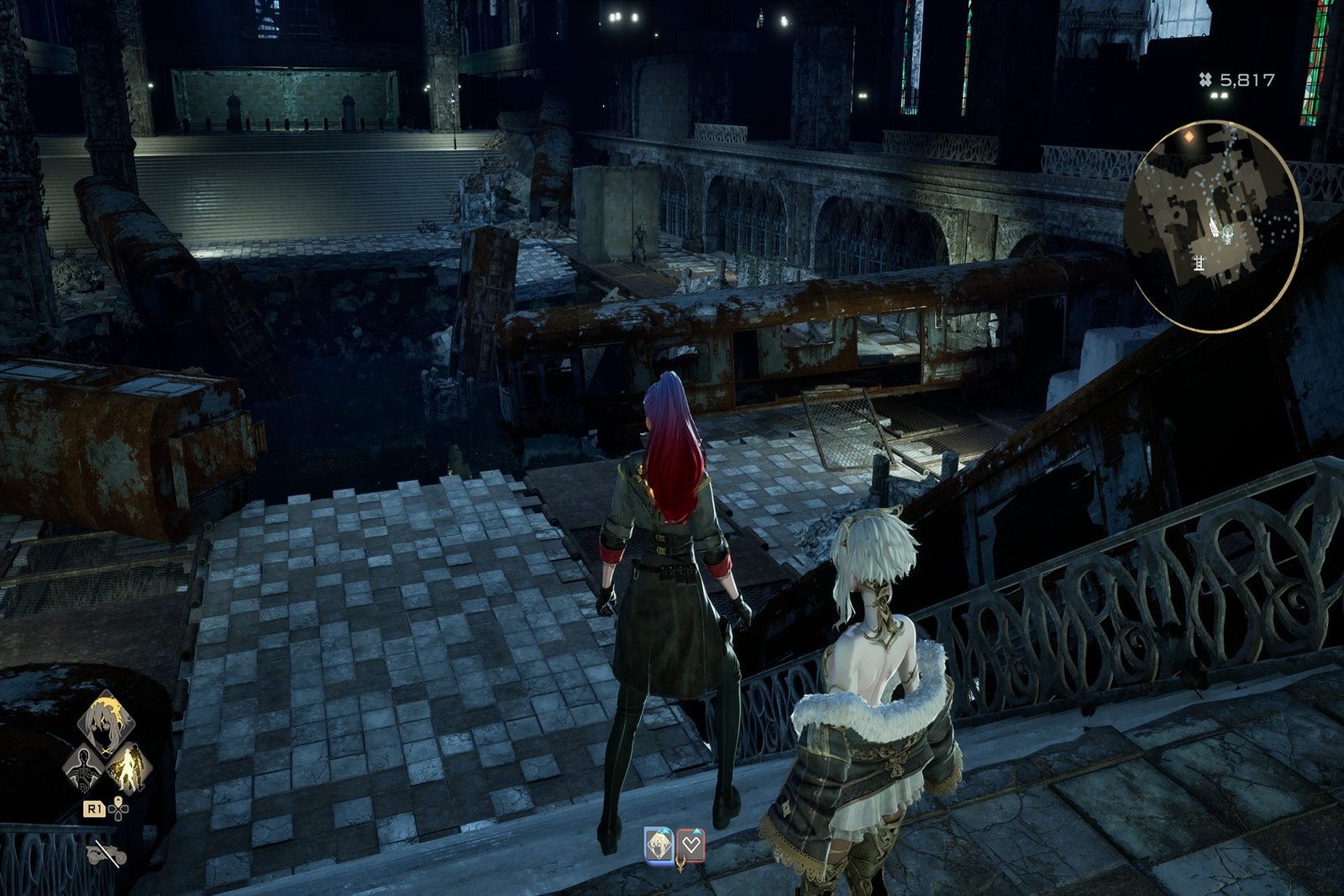
Task: Open the circular minimap
Action: (1216, 227)
